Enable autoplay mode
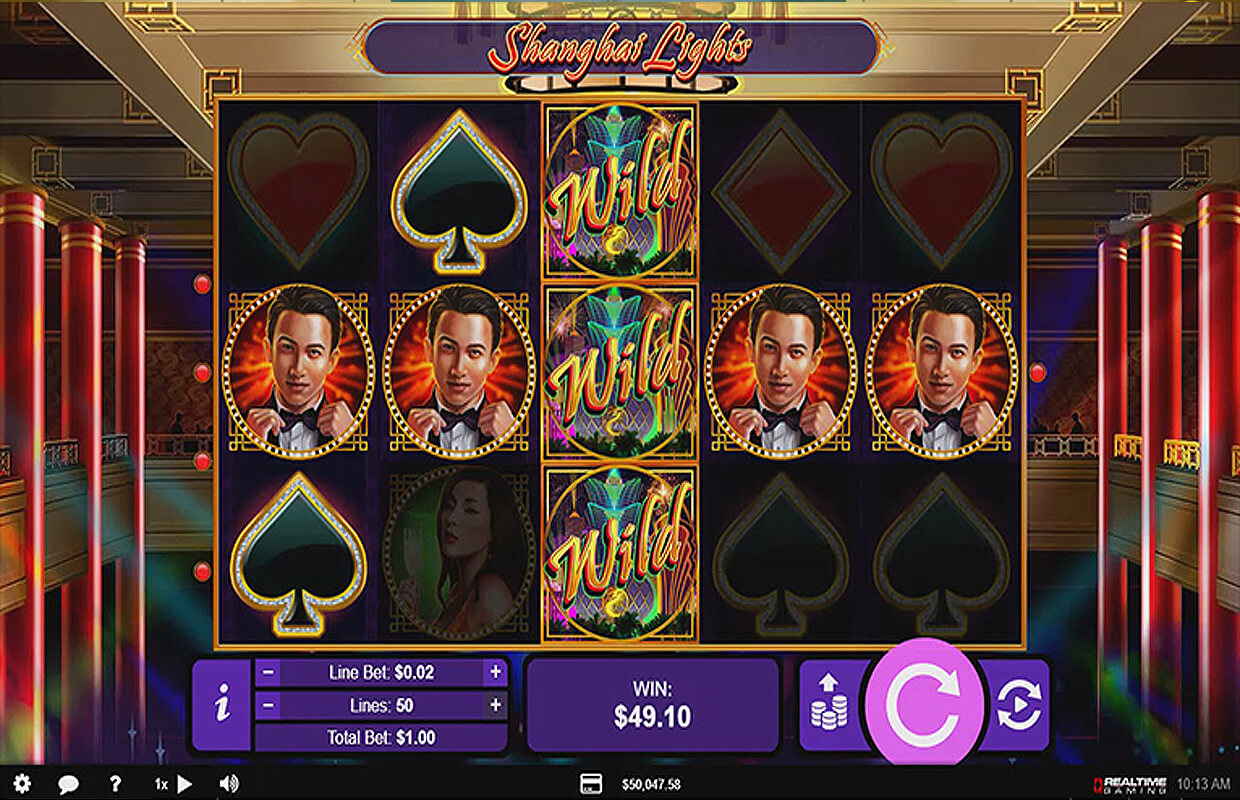The width and height of the screenshot is (1240, 800). pyautogui.click(x=1019, y=704)
